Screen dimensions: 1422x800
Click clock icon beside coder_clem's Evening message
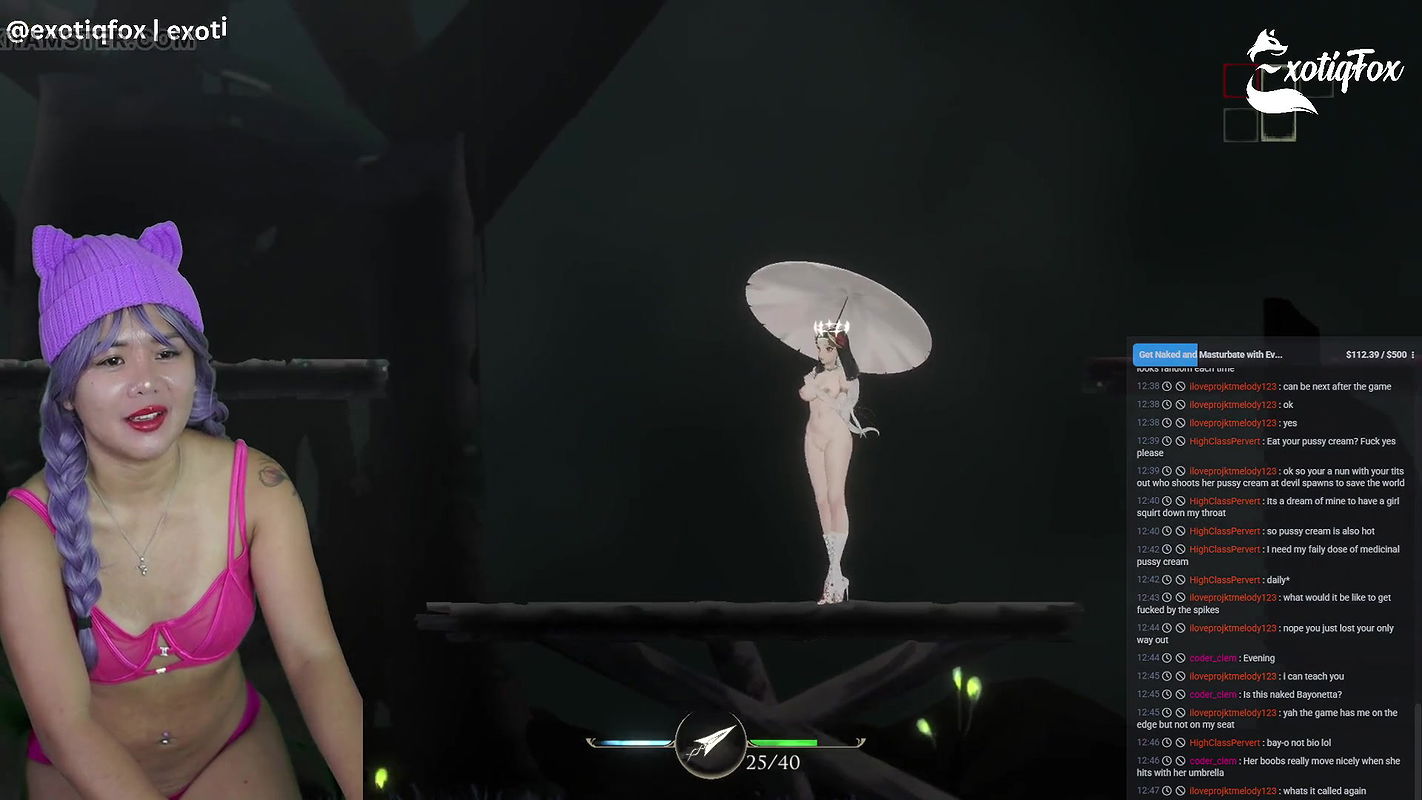(1166, 658)
